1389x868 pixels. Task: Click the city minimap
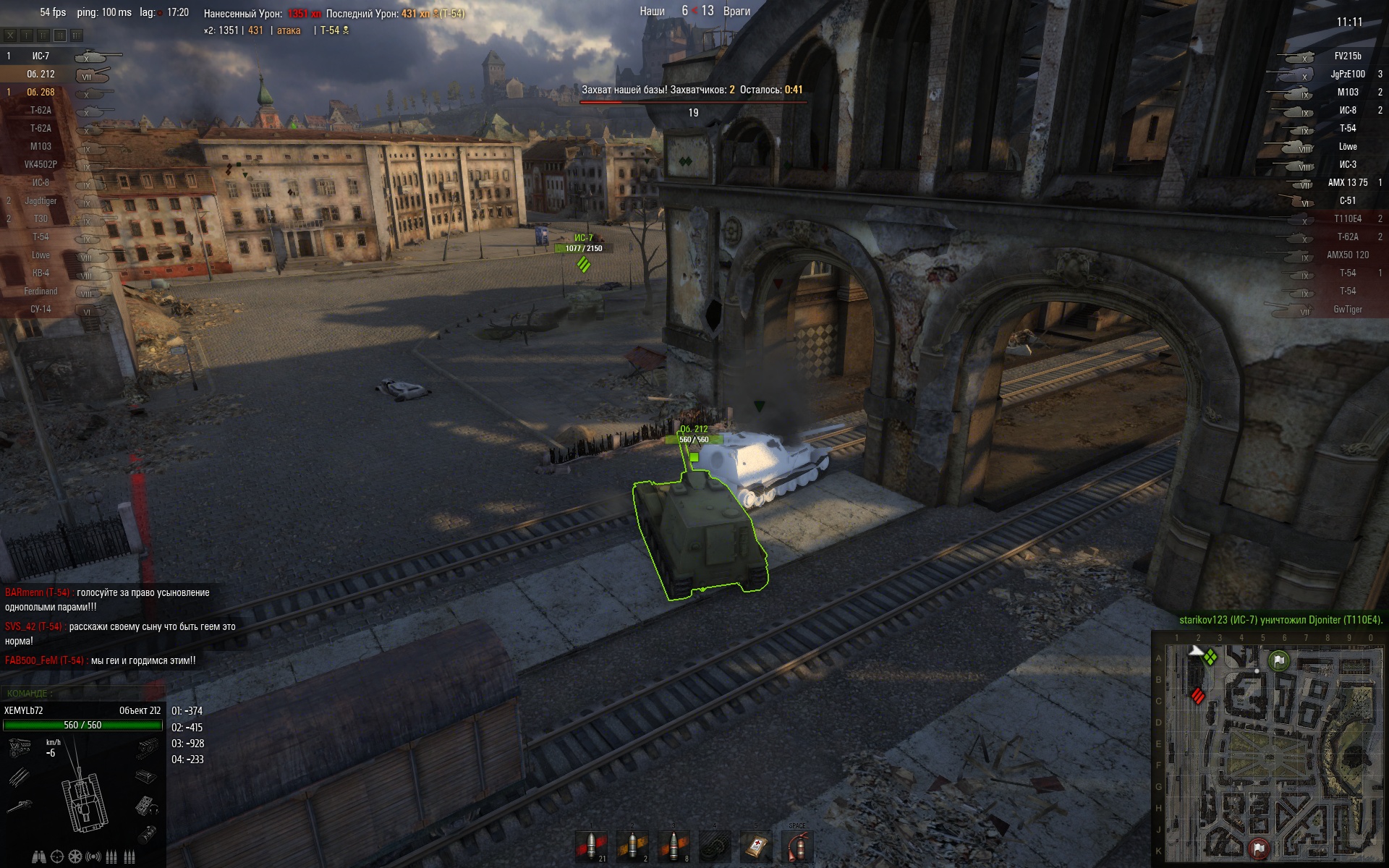click(1269, 749)
